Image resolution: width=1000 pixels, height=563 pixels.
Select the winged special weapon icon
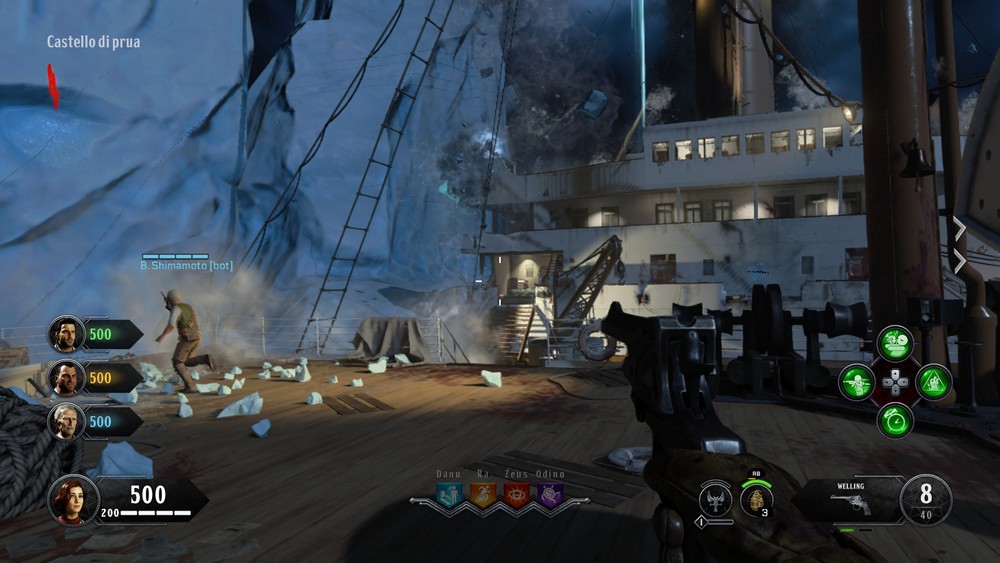716,498
